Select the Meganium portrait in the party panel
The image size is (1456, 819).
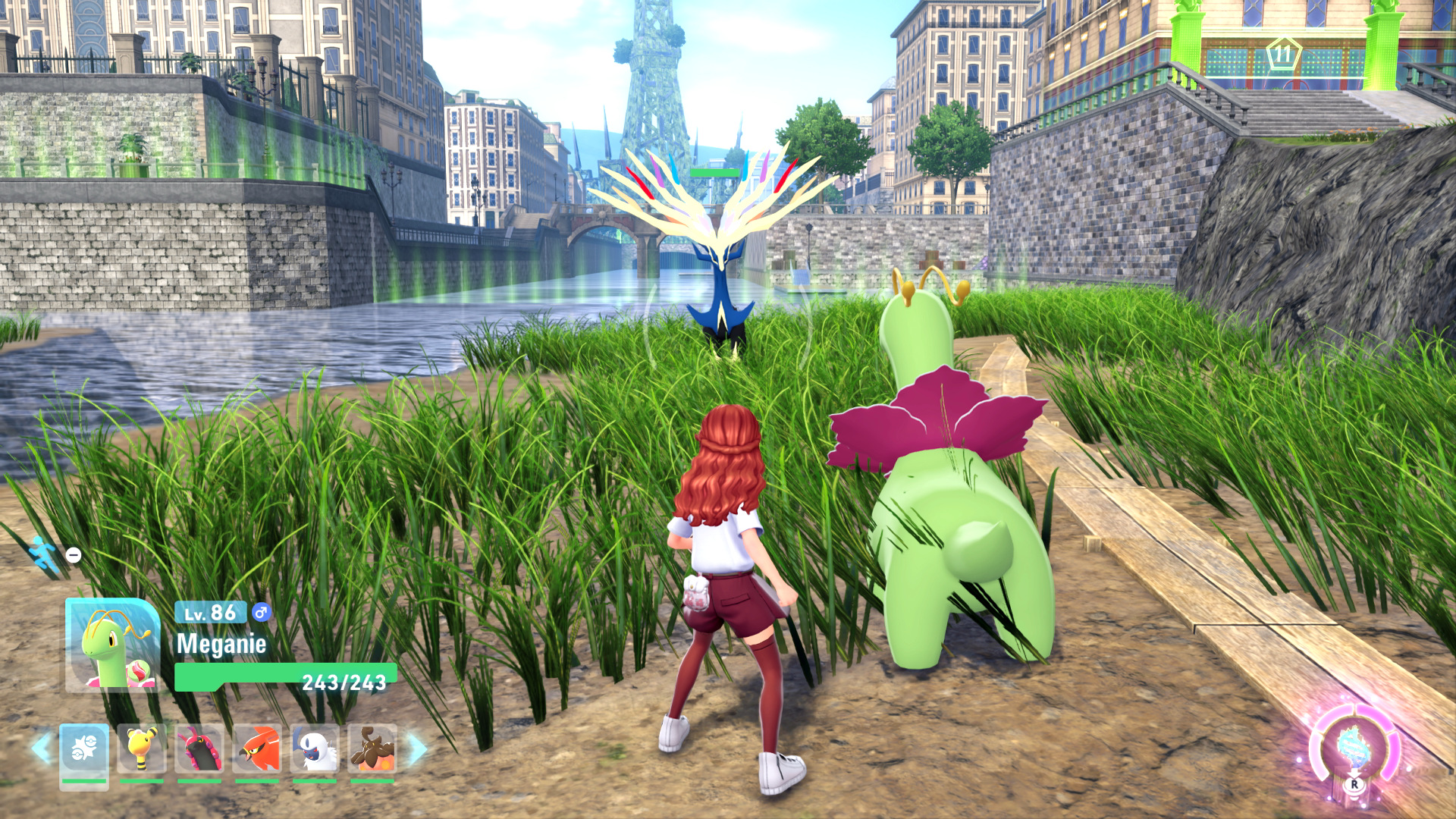pos(113,645)
